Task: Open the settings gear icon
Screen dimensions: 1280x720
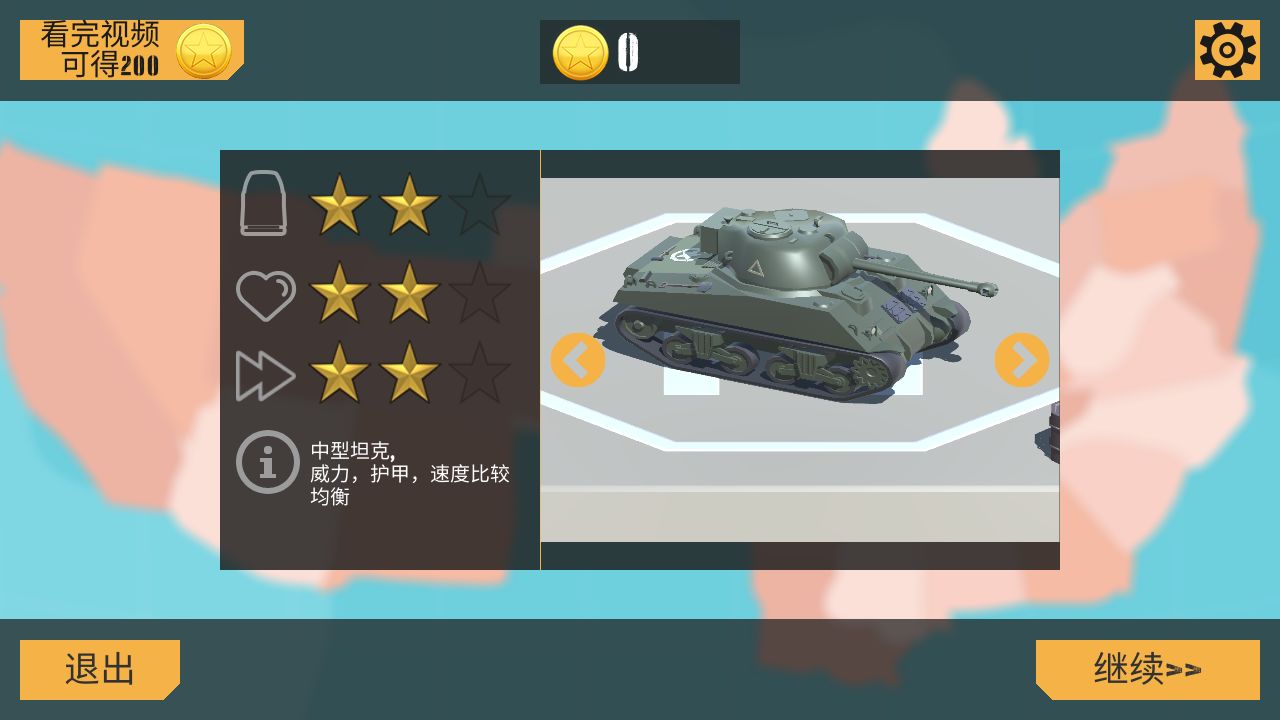Action: pyautogui.click(x=1229, y=48)
